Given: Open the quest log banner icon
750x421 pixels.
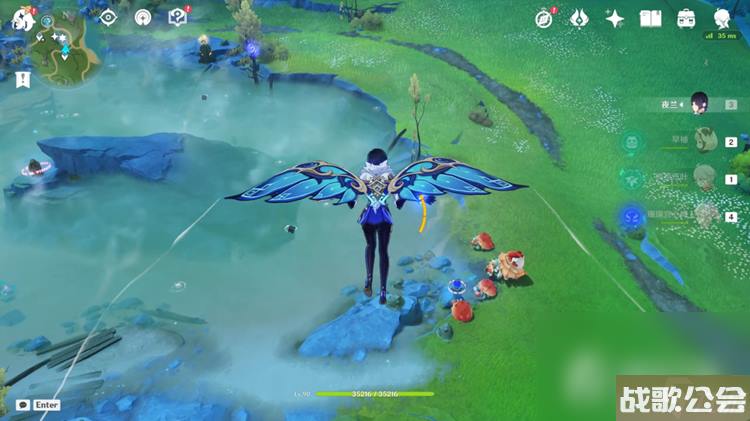Looking at the screenshot, I should [x=23, y=80].
